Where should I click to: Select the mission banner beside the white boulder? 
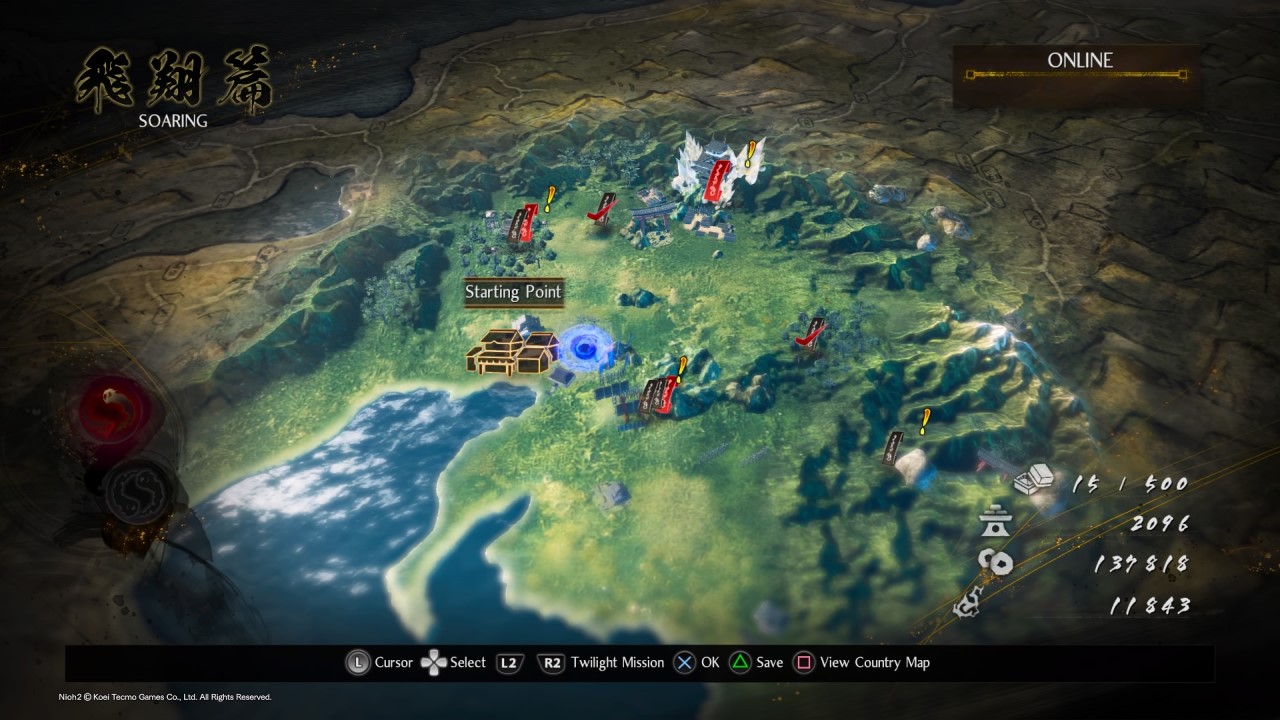(x=895, y=447)
